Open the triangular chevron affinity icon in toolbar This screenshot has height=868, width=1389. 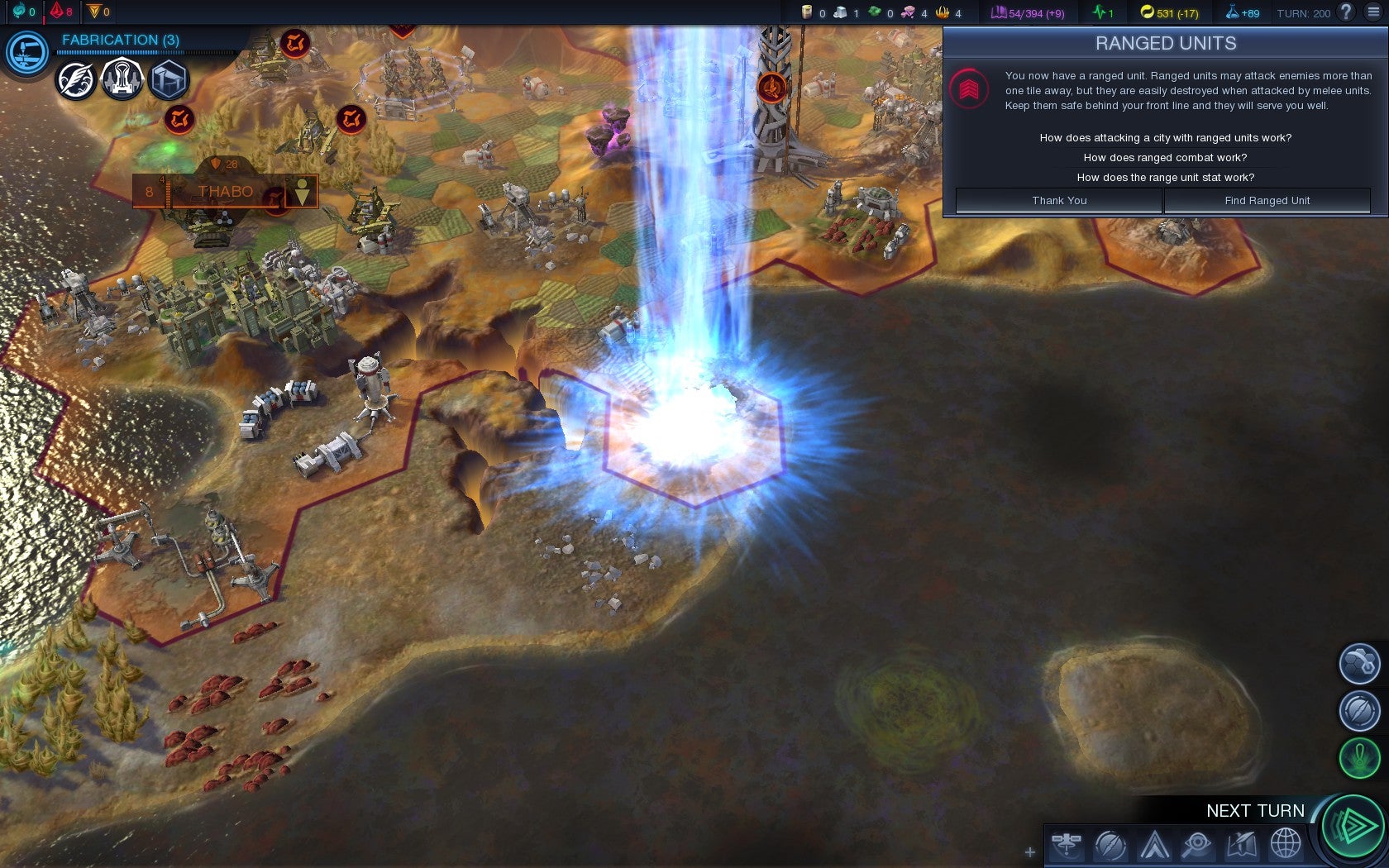click(1154, 845)
